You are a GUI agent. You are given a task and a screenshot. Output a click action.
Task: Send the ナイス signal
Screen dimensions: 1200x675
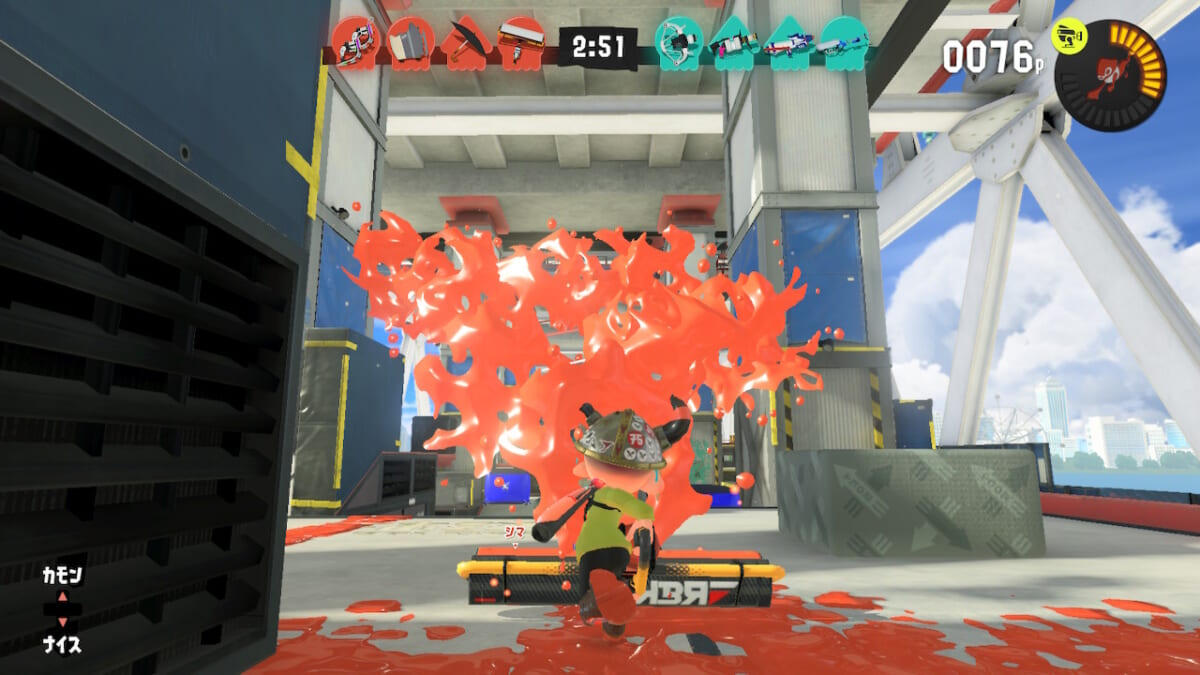(61, 644)
